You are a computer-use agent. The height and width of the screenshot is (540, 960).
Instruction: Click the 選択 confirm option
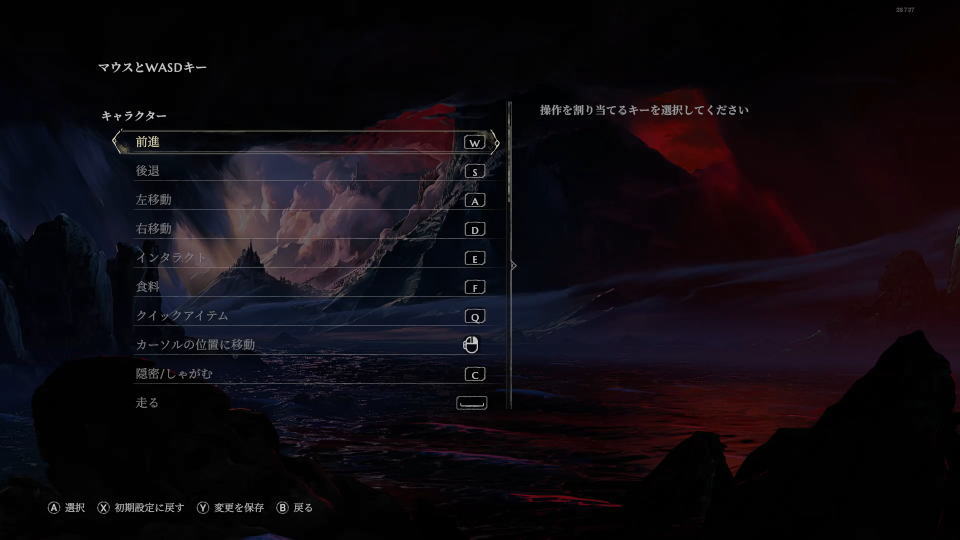click(x=68, y=508)
